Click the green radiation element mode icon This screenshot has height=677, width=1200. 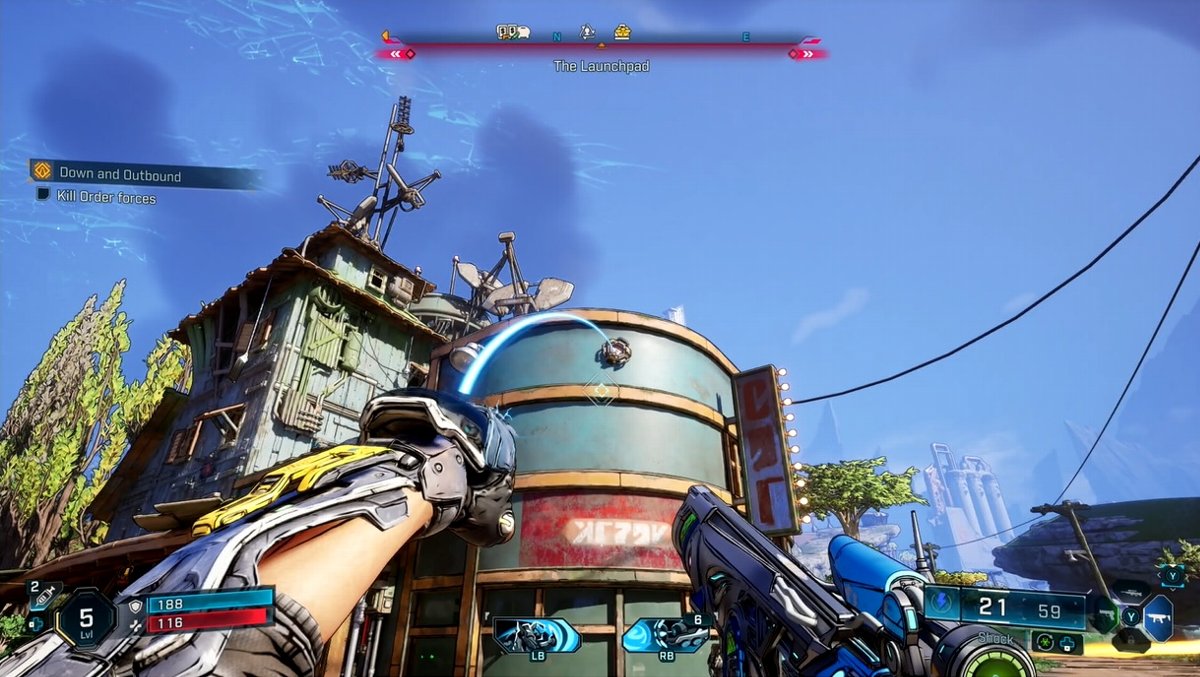click(1045, 642)
